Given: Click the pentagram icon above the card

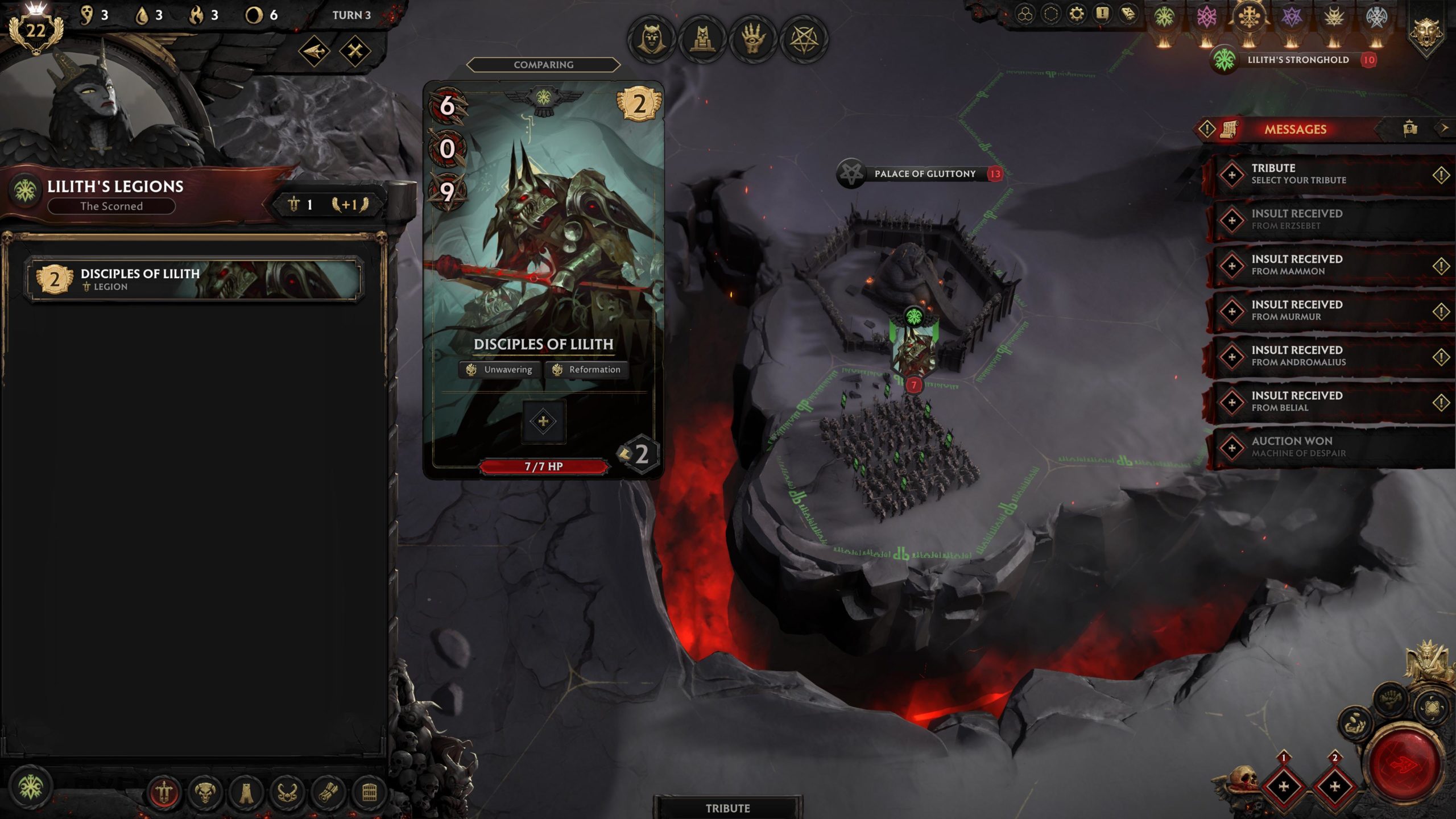Looking at the screenshot, I should click(804, 39).
